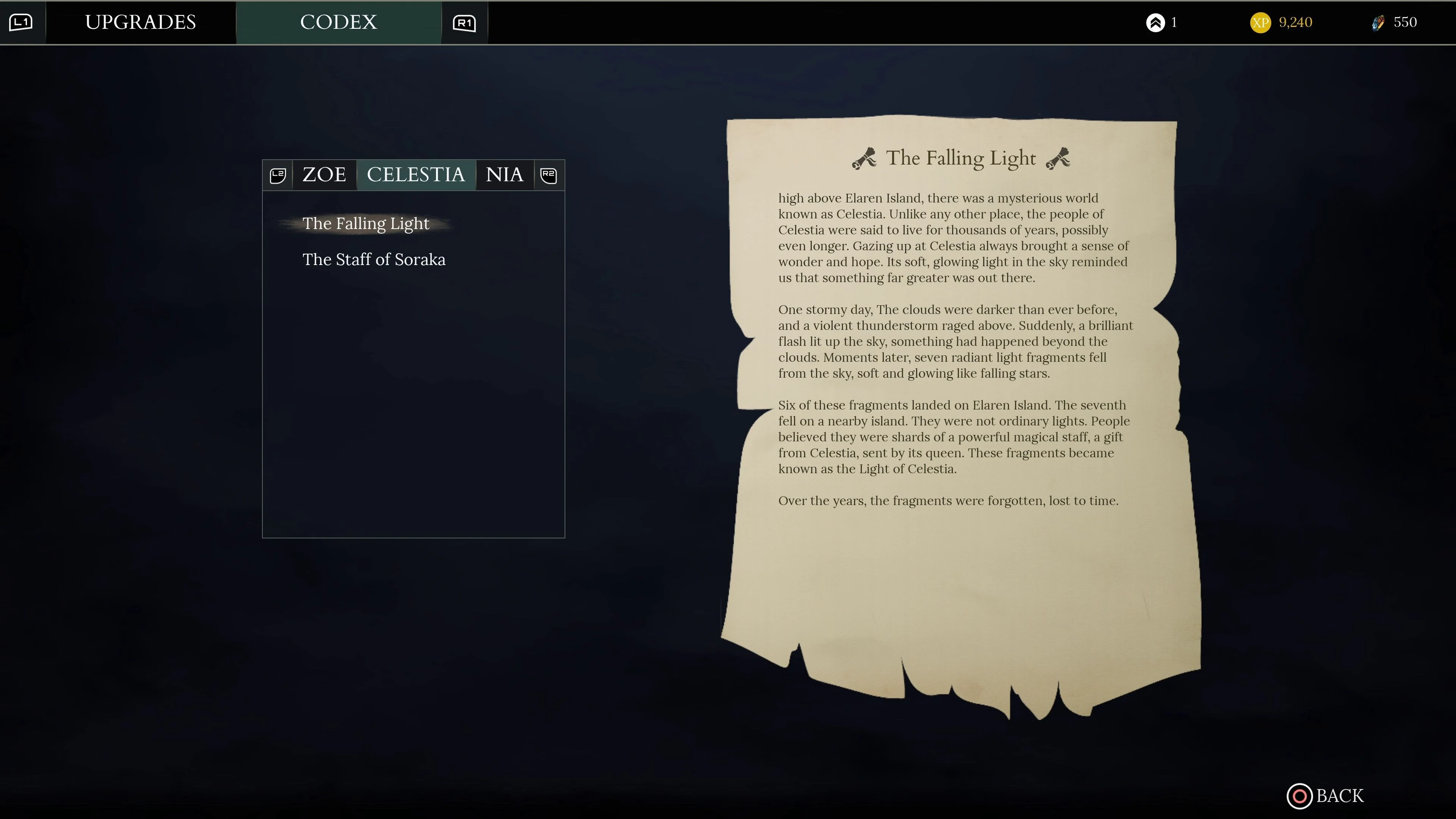Select the L2 icon beside ZOE tab
This screenshot has height=819, width=1456.
point(278,175)
